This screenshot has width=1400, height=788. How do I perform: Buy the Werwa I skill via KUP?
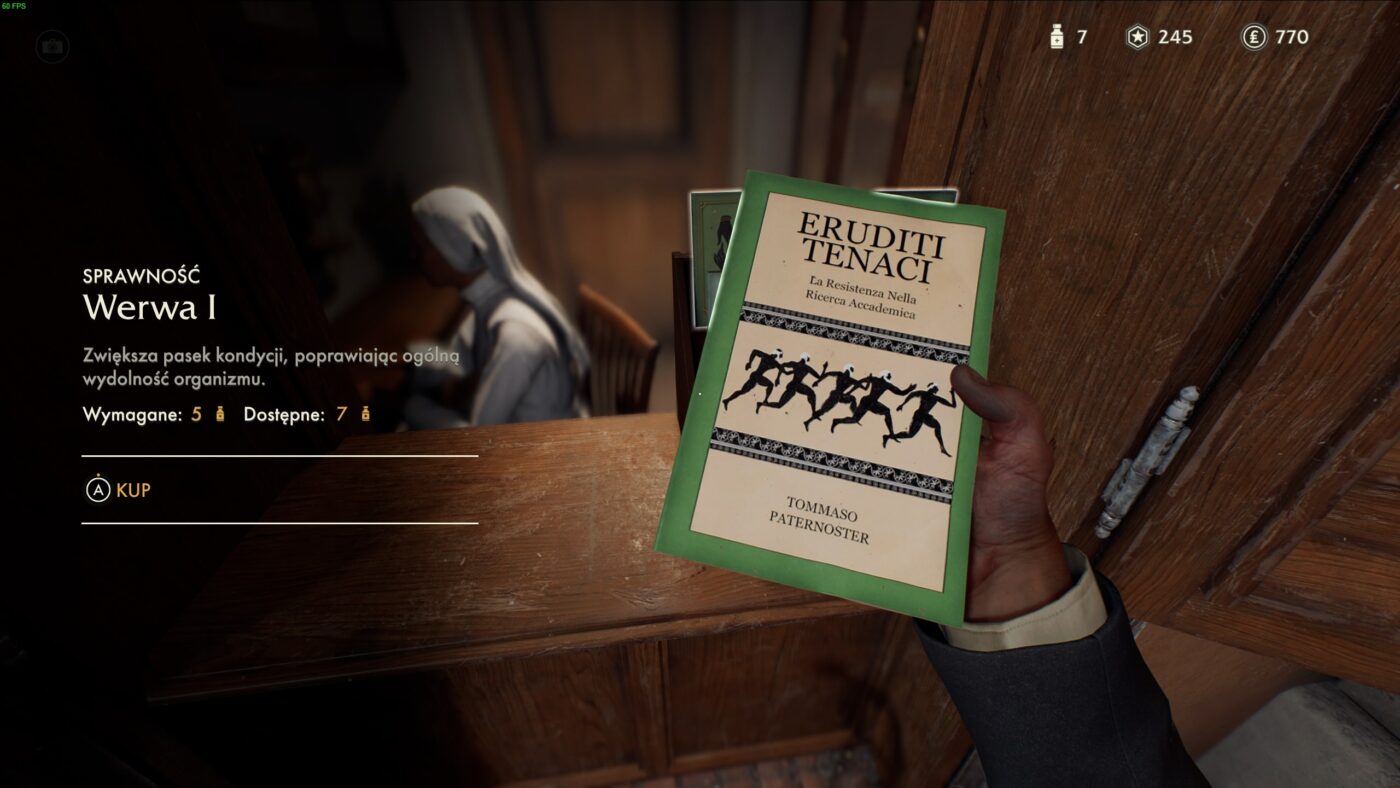click(119, 490)
